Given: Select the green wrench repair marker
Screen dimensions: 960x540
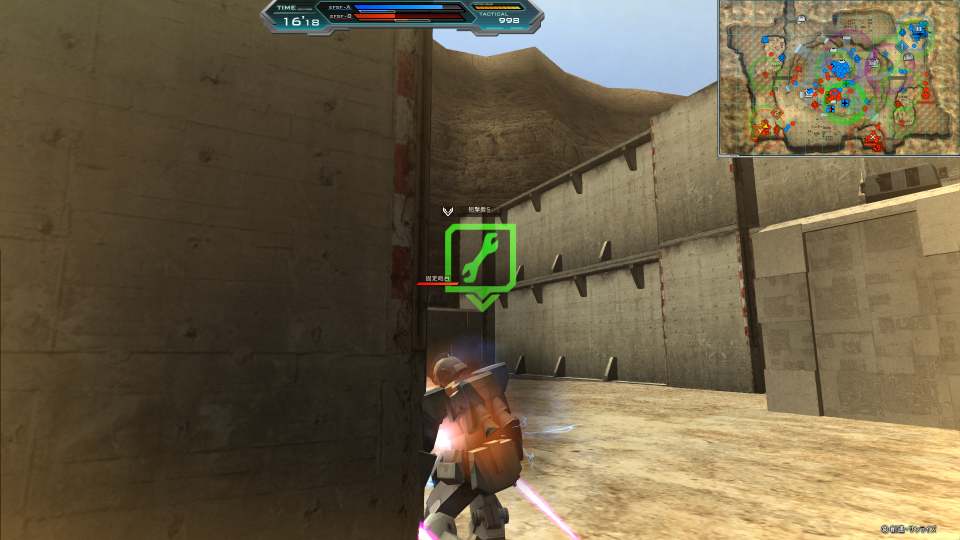Looking at the screenshot, I should coord(480,260).
